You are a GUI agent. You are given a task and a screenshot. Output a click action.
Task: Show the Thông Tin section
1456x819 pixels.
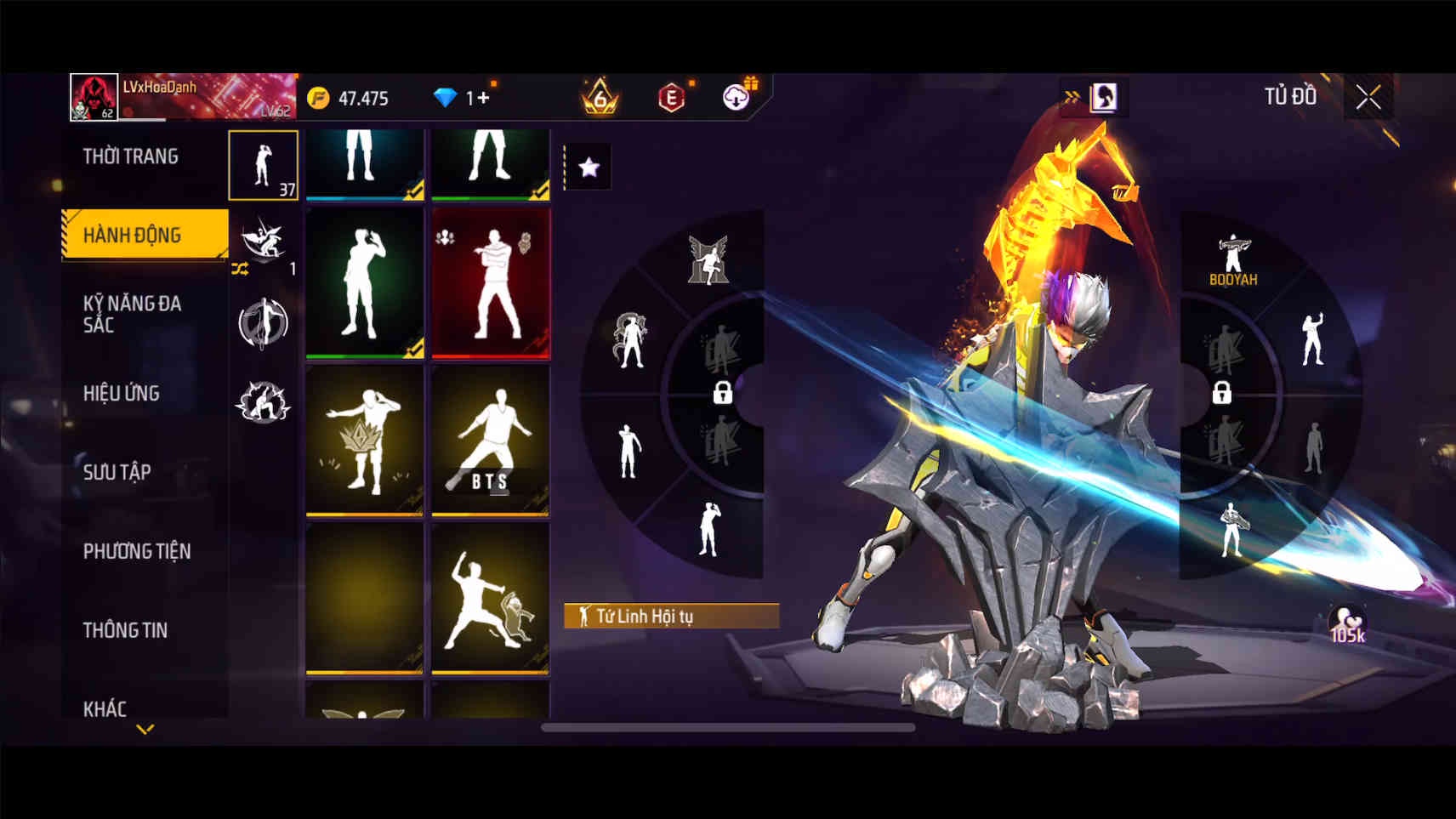coord(125,630)
